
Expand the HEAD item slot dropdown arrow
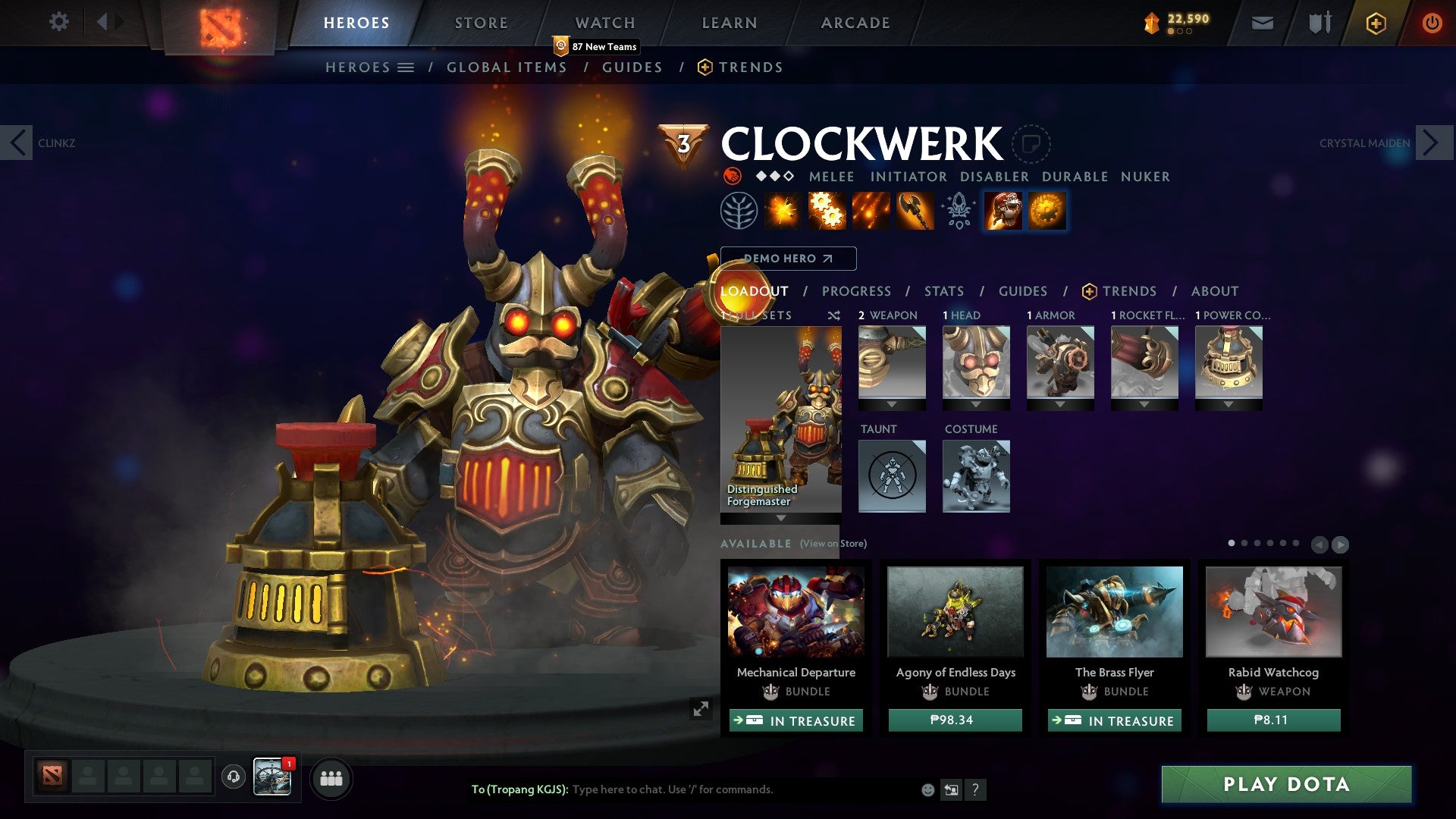pos(976,404)
